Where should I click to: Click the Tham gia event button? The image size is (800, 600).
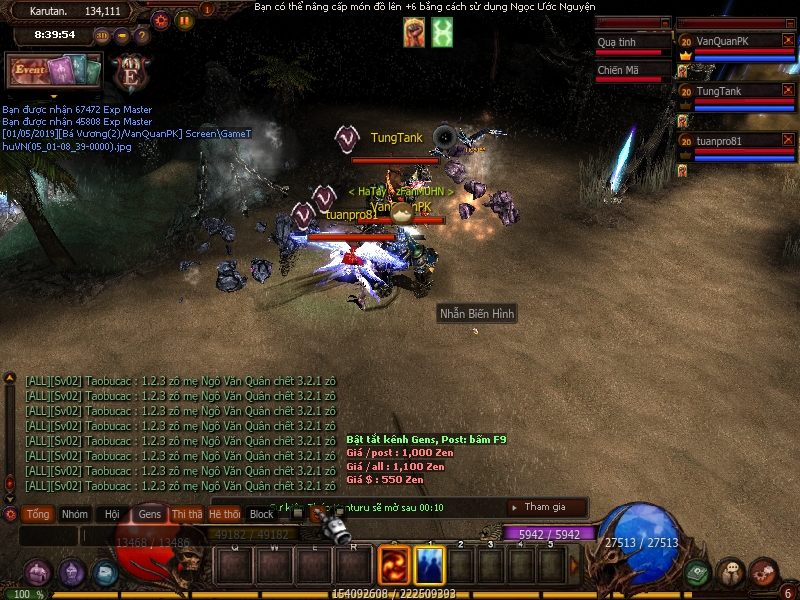click(x=546, y=507)
